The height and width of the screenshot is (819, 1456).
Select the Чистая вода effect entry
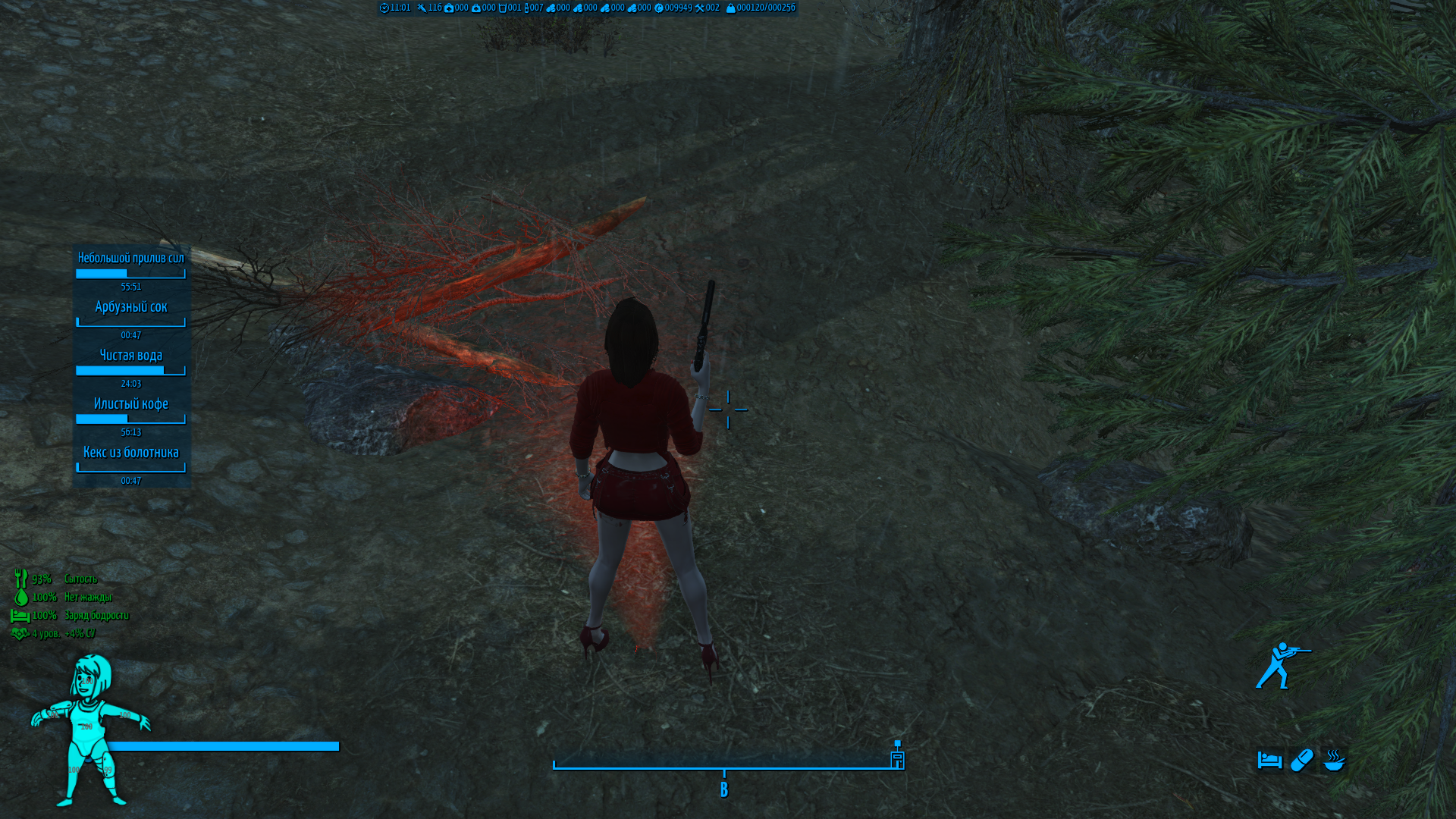(130, 356)
